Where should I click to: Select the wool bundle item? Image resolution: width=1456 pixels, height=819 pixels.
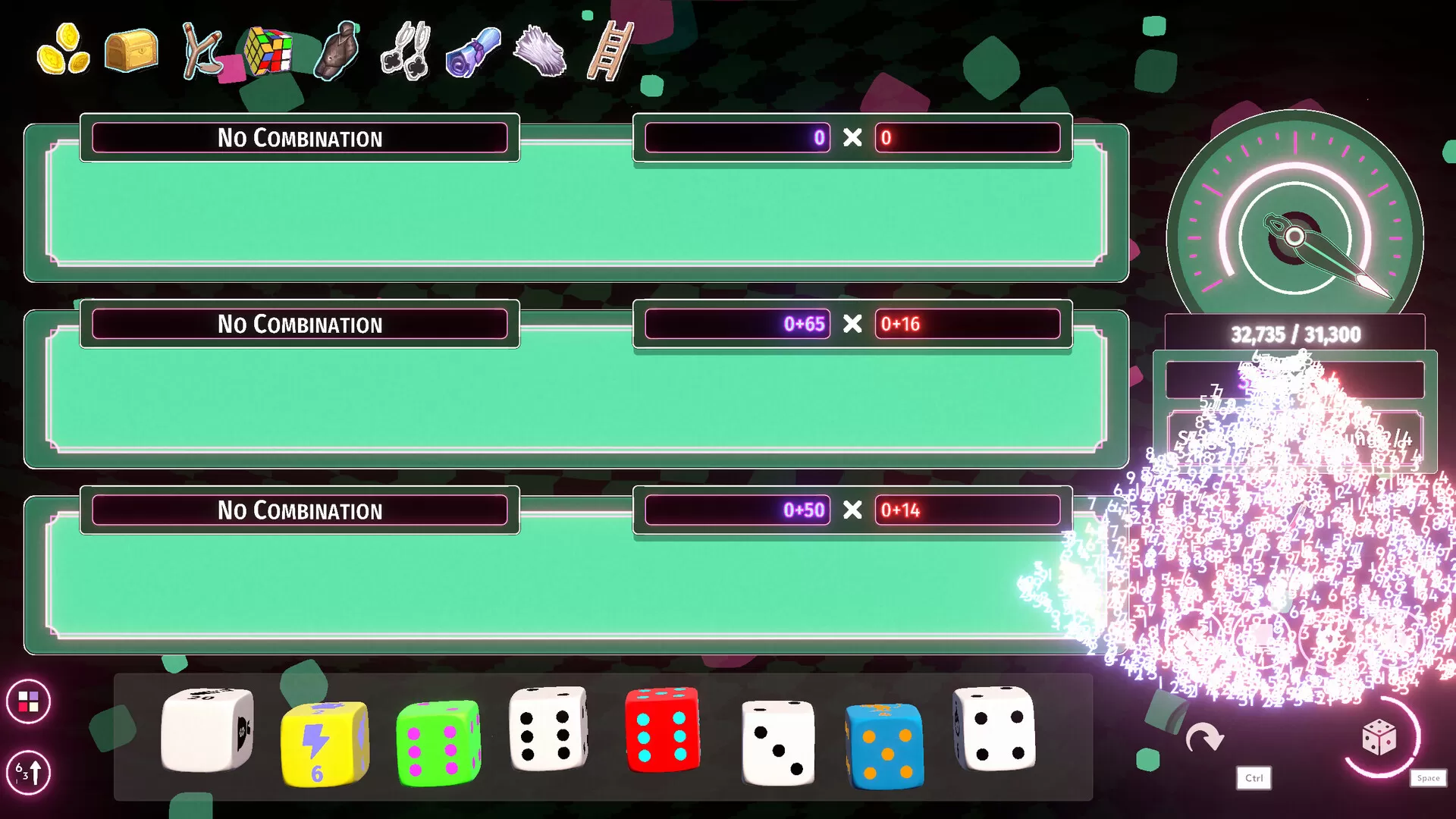click(x=540, y=52)
